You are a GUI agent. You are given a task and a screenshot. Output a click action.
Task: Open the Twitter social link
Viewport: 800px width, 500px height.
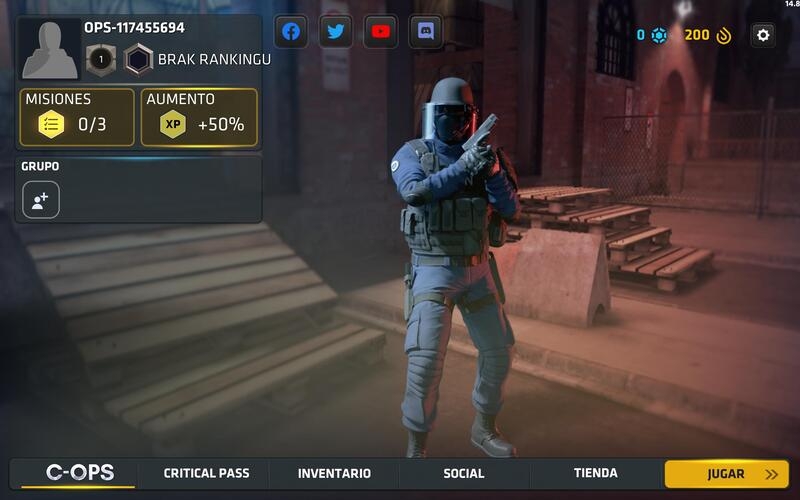coord(336,31)
